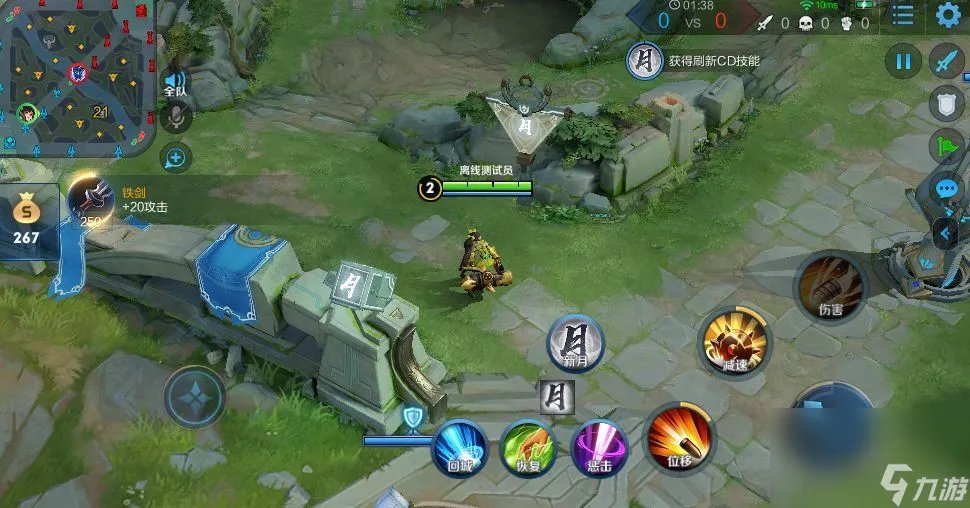Open the settings gear menu
The image size is (970, 508).
[x=948, y=15]
